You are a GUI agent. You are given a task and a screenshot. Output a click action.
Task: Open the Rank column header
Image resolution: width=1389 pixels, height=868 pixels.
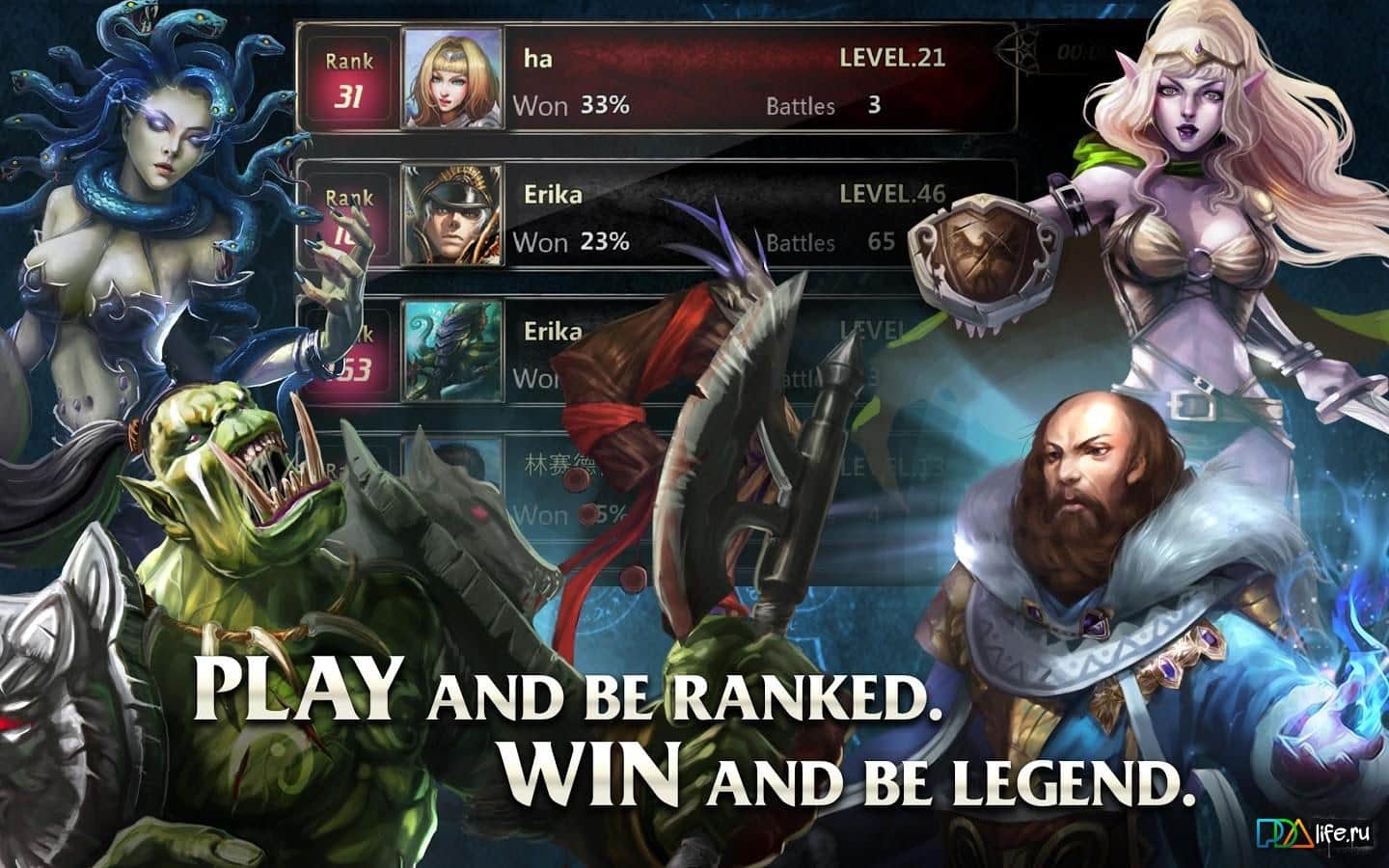351,61
